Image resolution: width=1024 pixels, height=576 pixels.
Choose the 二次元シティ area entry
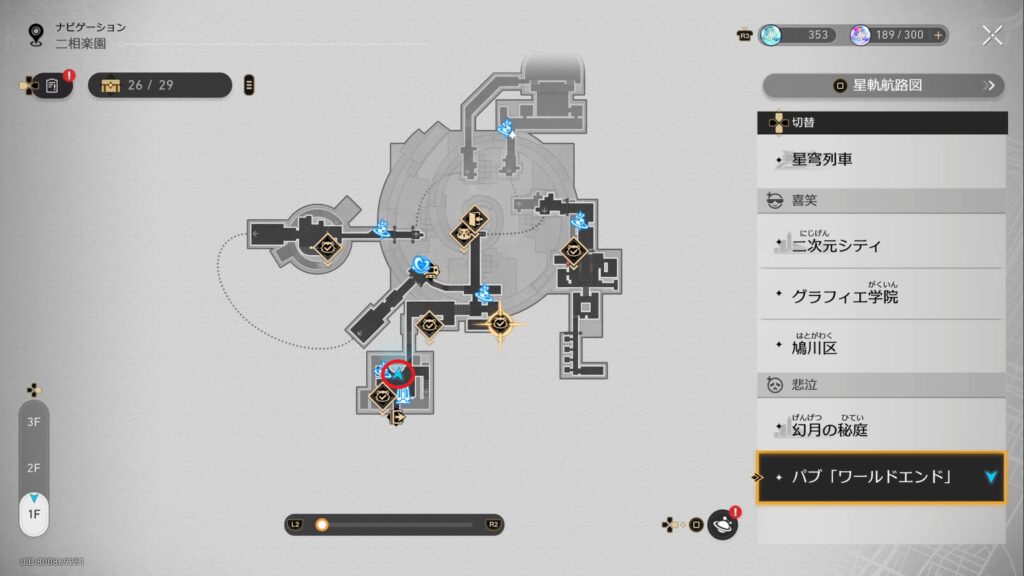pos(880,244)
